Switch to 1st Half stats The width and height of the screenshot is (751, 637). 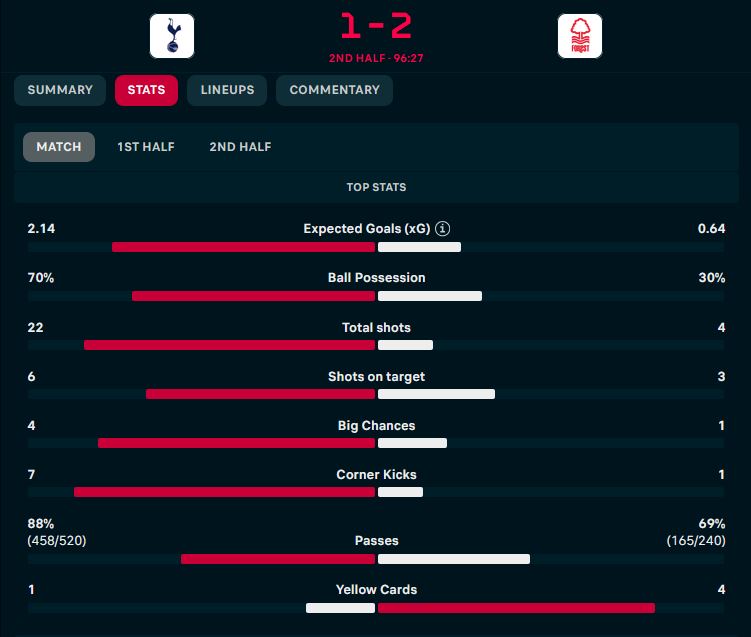pyautogui.click(x=146, y=147)
